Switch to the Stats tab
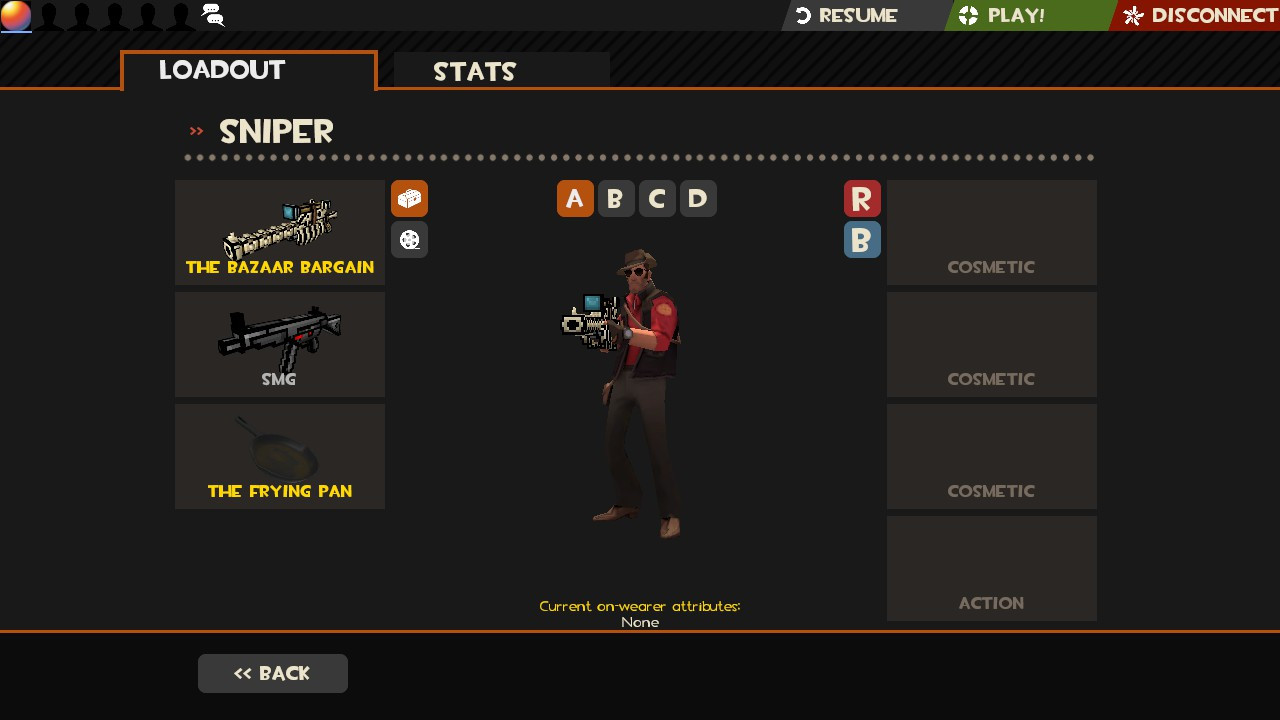The width and height of the screenshot is (1280, 720). coord(475,70)
